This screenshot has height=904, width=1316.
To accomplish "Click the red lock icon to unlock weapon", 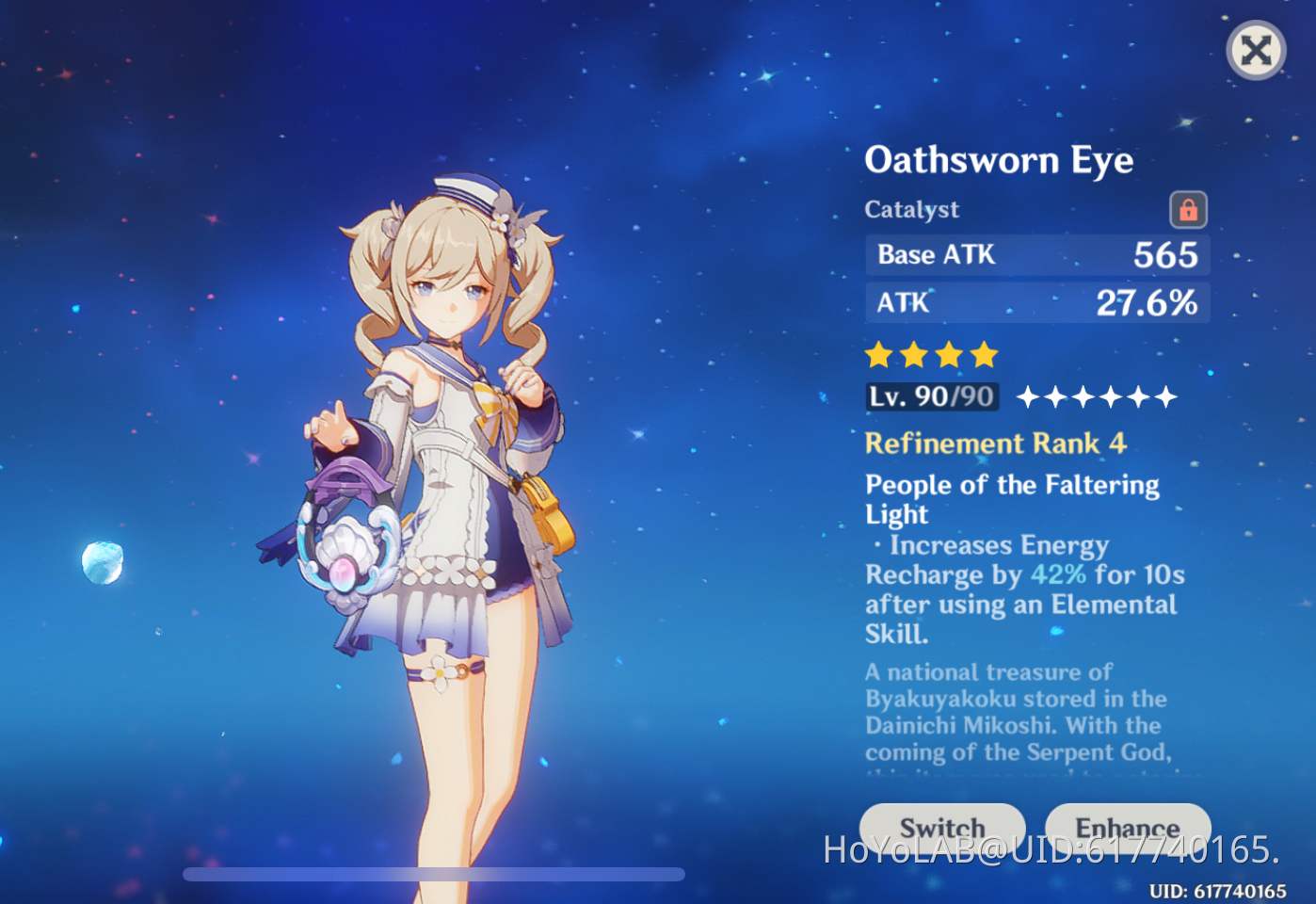I will click(1187, 210).
